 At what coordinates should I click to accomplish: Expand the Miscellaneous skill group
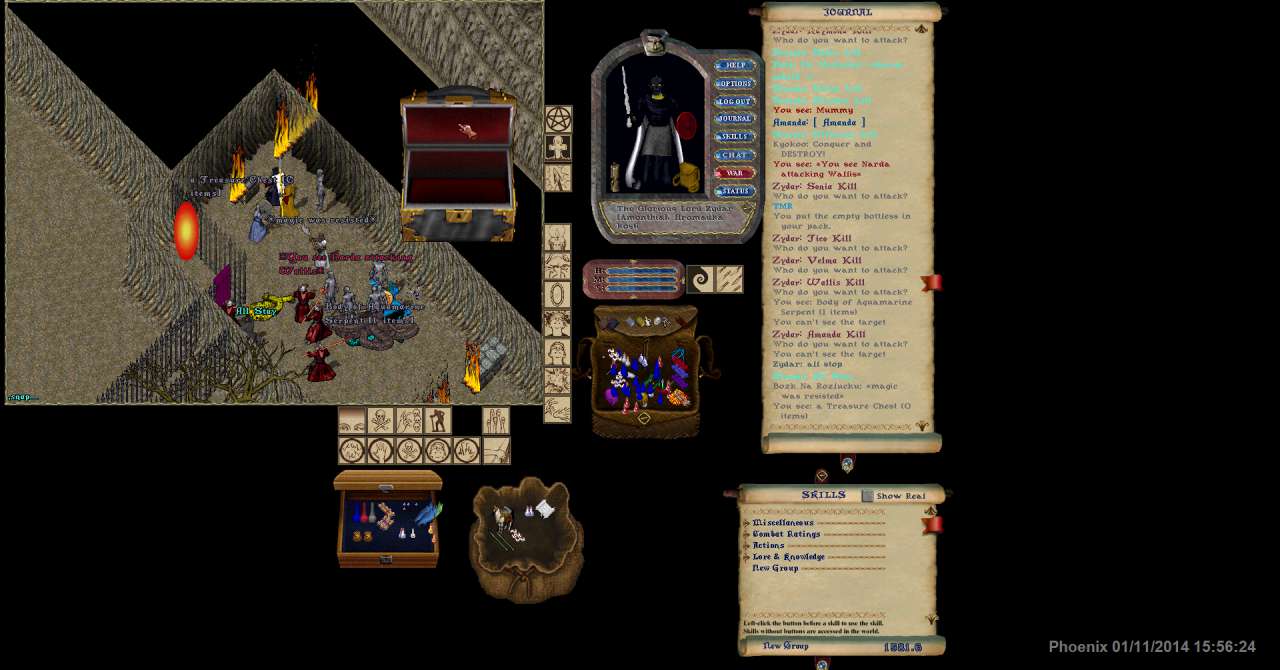coord(746,523)
